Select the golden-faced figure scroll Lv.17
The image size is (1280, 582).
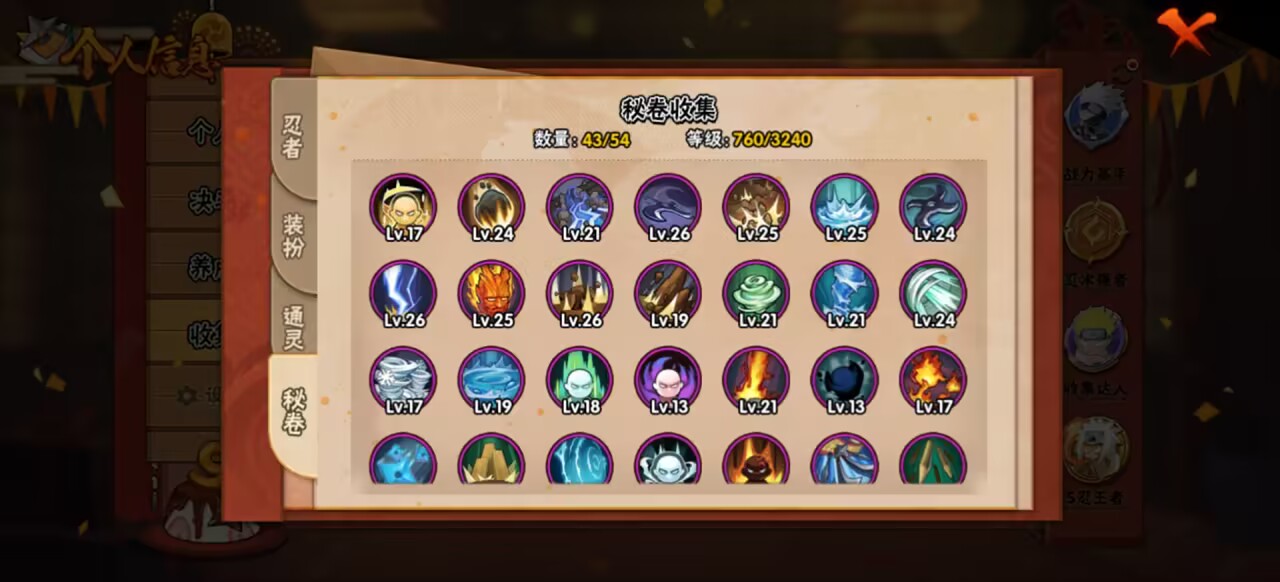[x=403, y=207]
